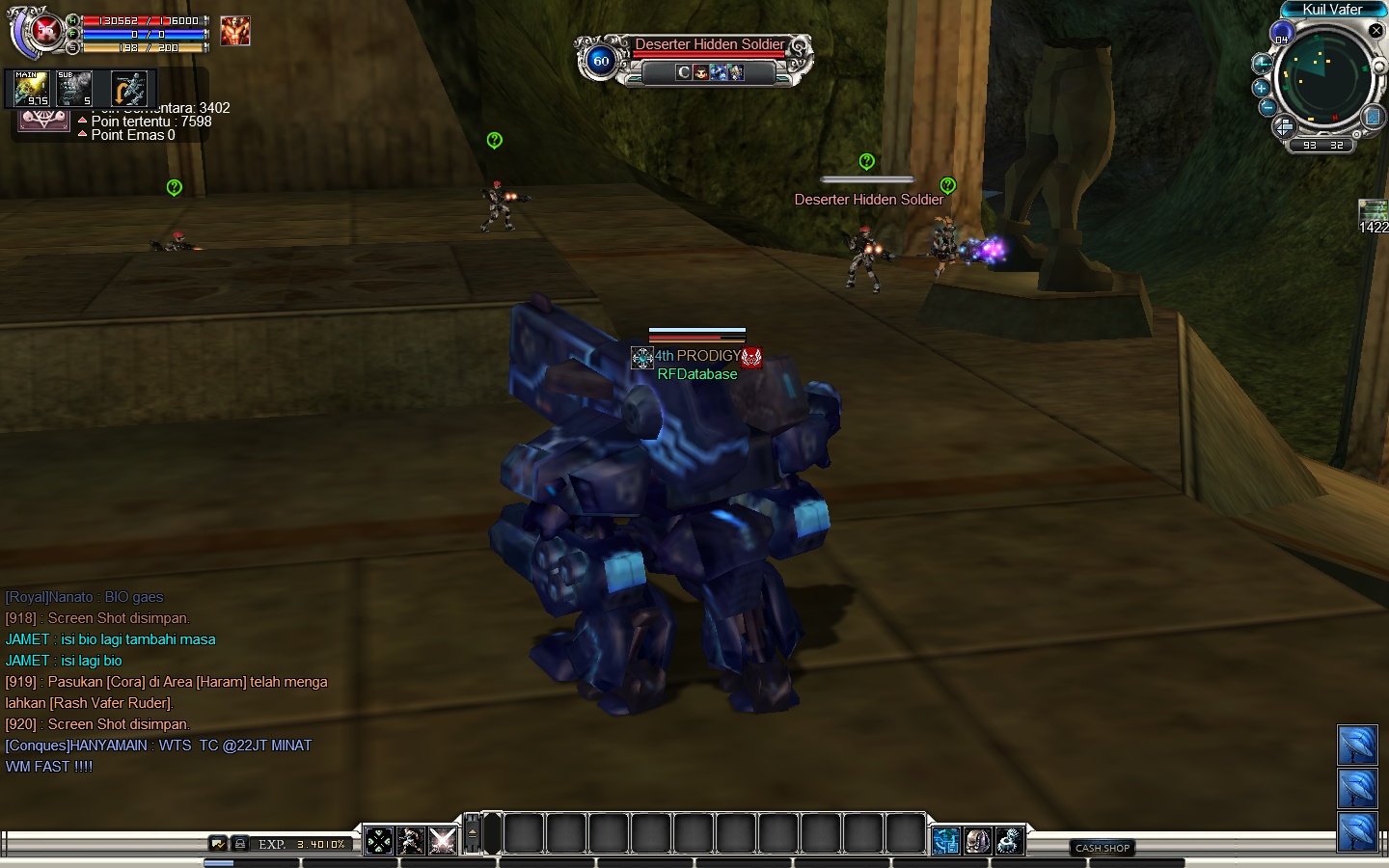
Task: Activate the crossed swords attack icon
Action: point(443,841)
